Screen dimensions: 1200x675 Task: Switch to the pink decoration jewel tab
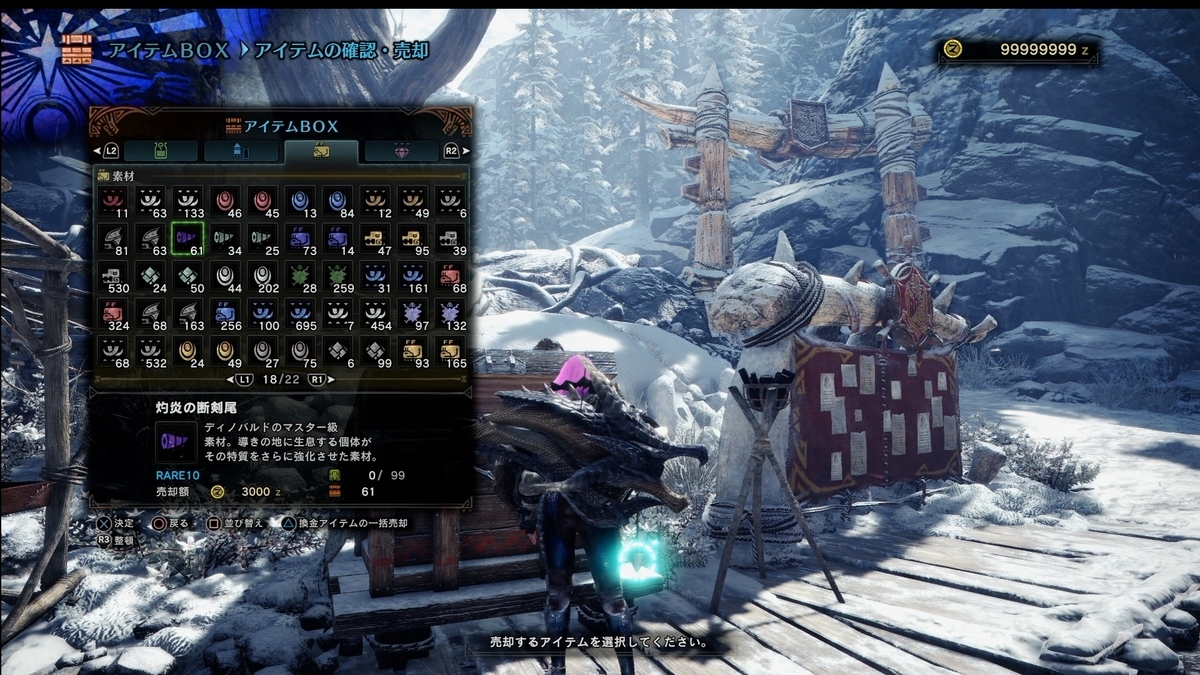[401, 150]
